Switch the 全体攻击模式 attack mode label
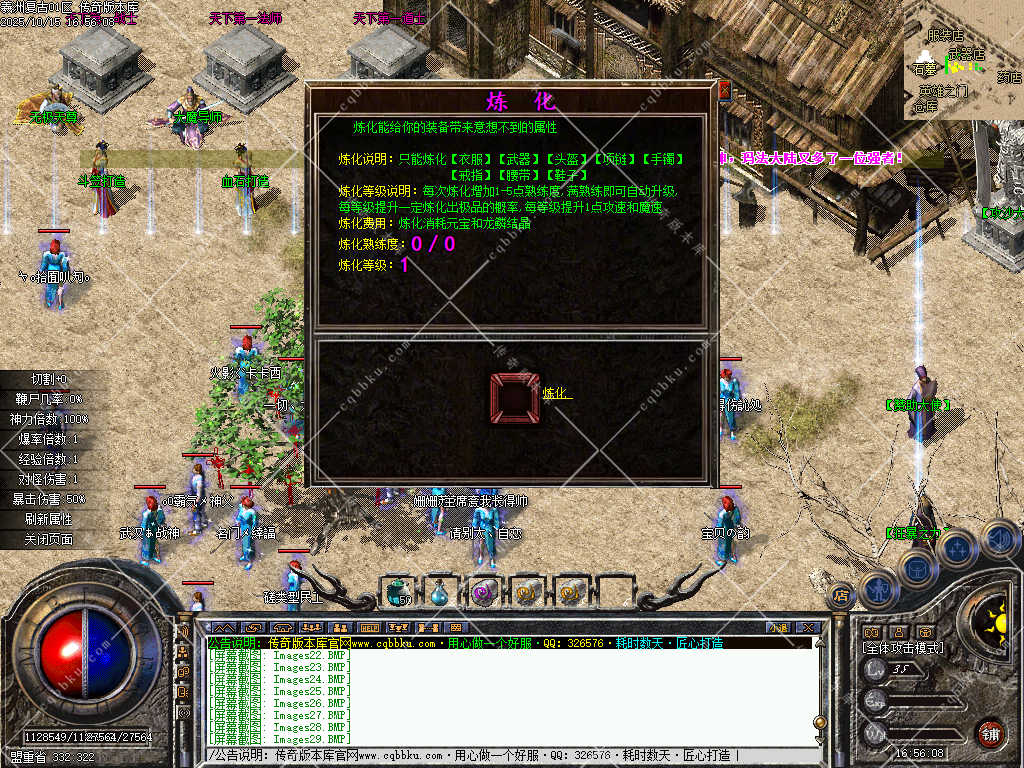Image resolution: width=1024 pixels, height=768 pixels. [903, 648]
